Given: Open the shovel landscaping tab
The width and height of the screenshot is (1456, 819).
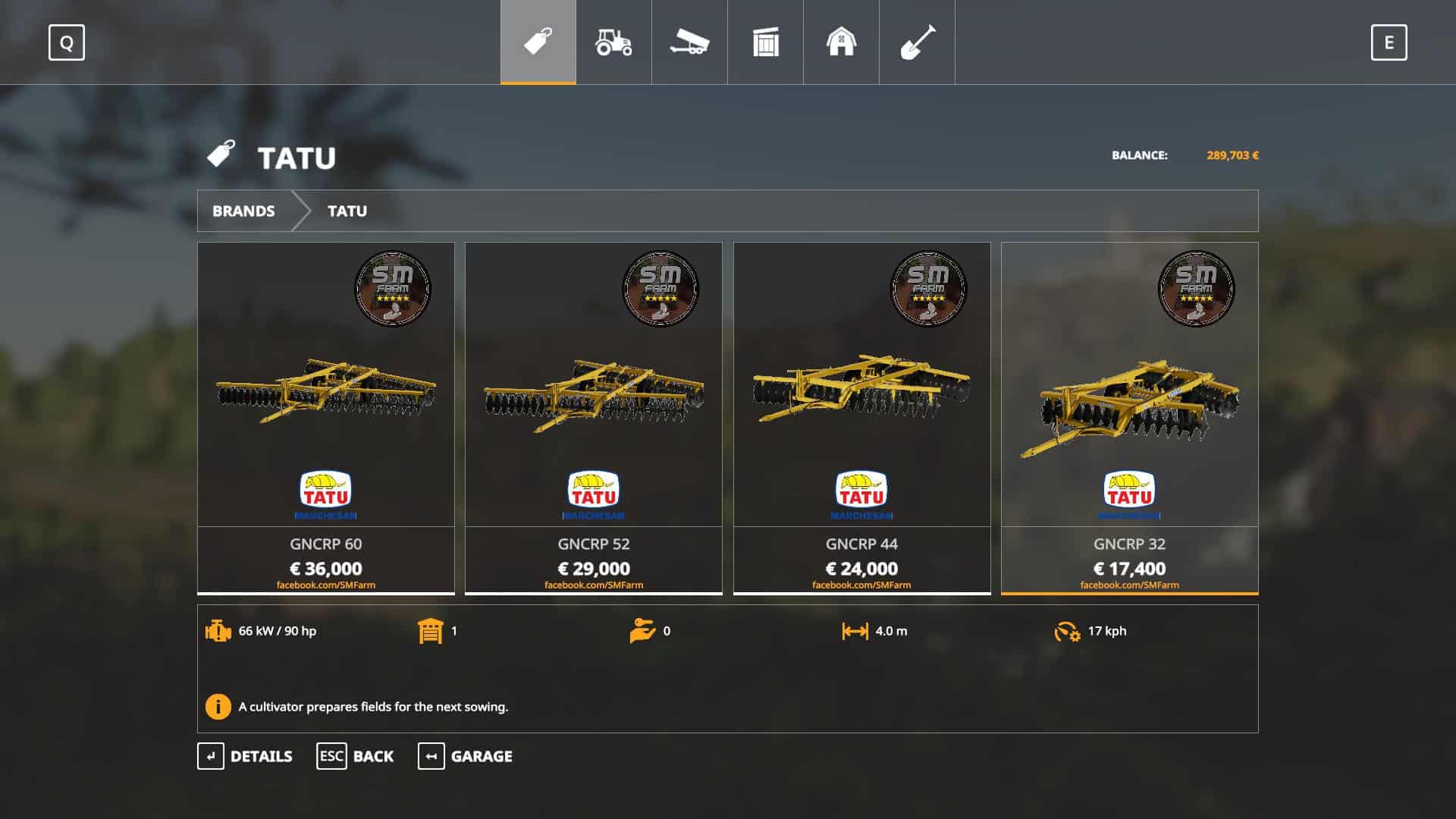Looking at the screenshot, I should pos(917,42).
